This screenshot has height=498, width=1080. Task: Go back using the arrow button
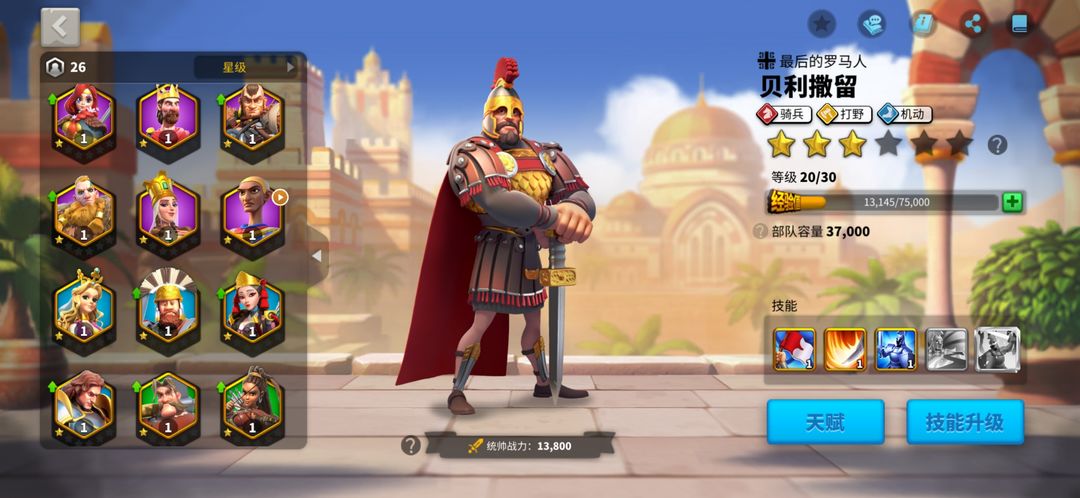click(60, 27)
